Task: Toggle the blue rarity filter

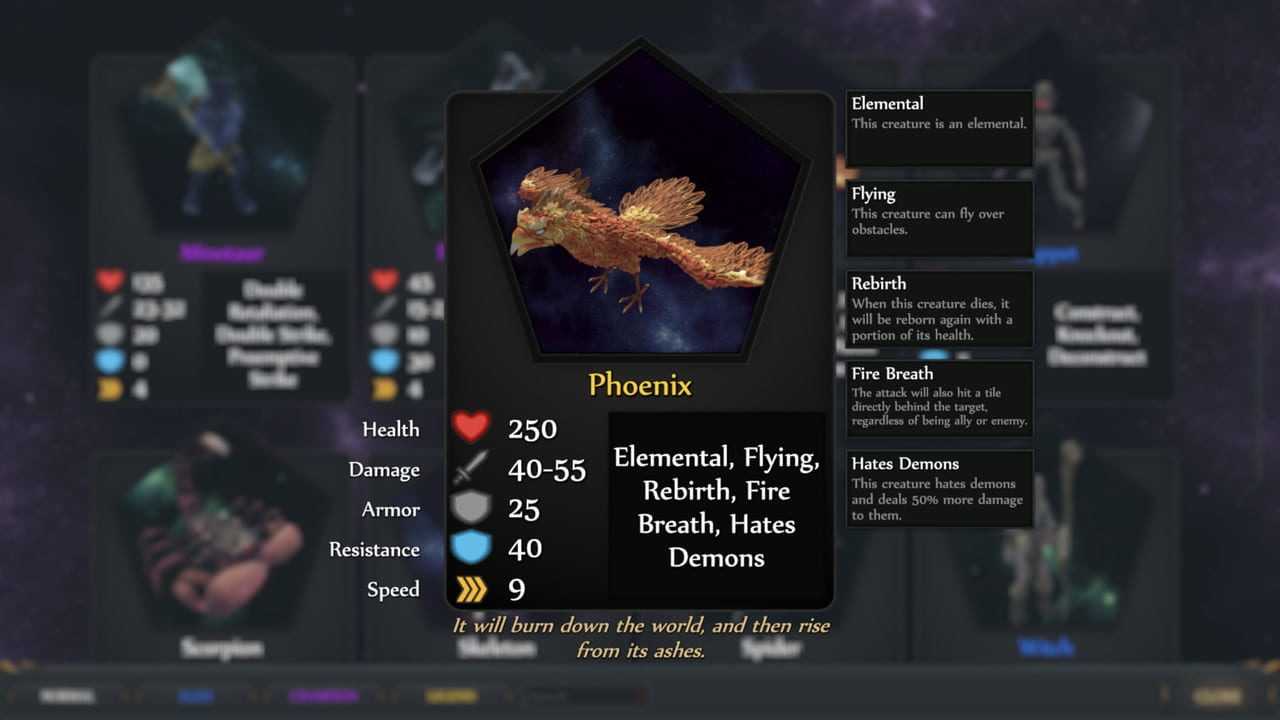Action: (x=196, y=696)
